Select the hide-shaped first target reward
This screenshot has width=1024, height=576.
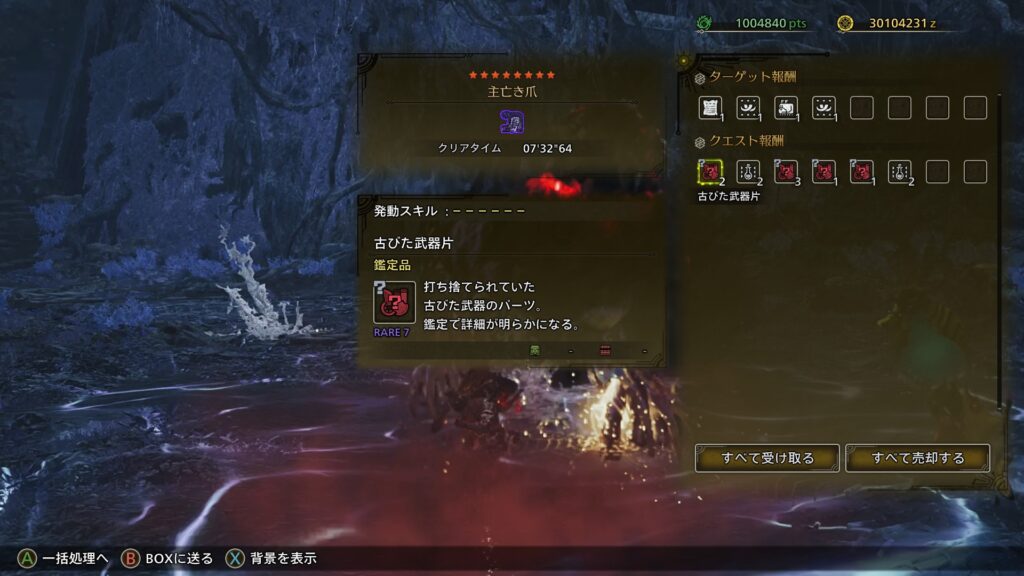click(711, 108)
